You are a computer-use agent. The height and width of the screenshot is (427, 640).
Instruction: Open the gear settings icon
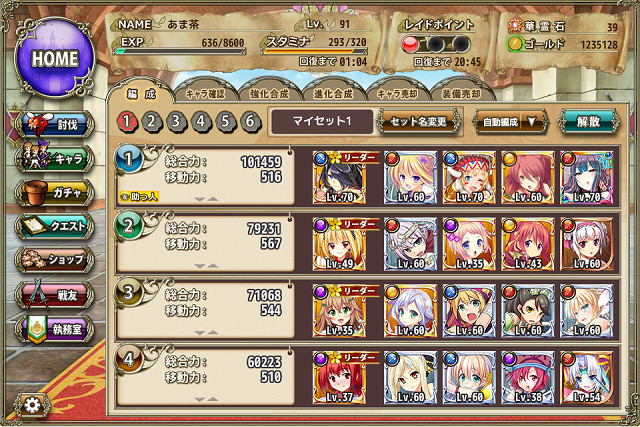(x=32, y=405)
